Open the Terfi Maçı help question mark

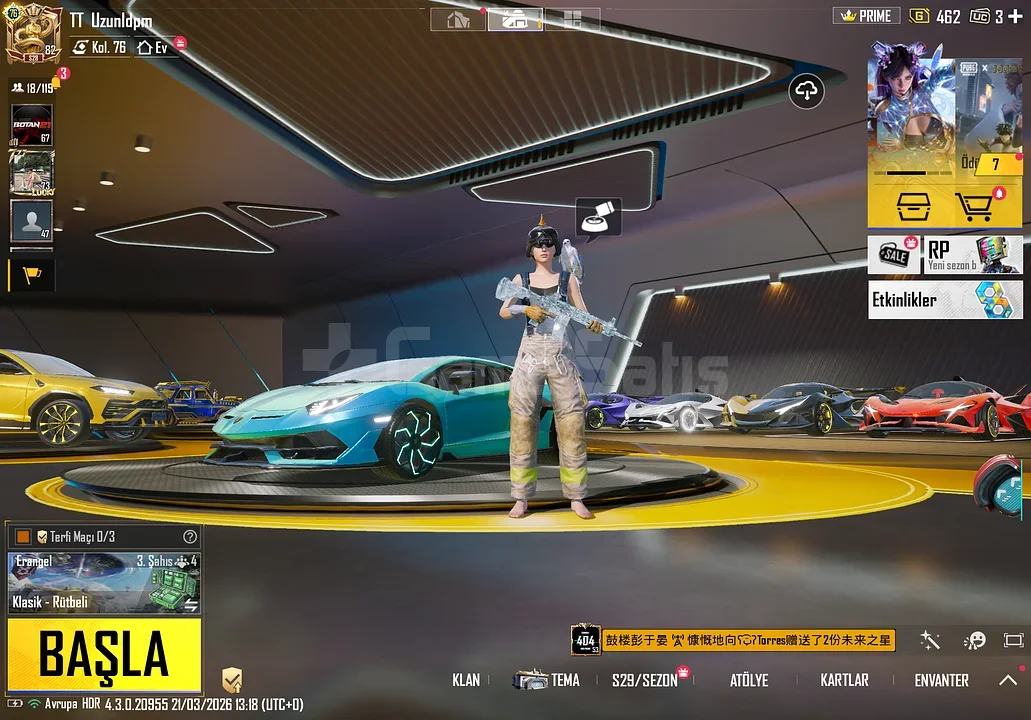[x=190, y=537]
